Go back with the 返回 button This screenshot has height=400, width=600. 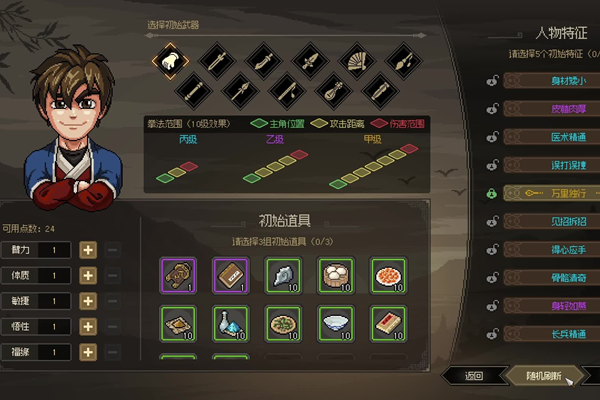click(473, 376)
